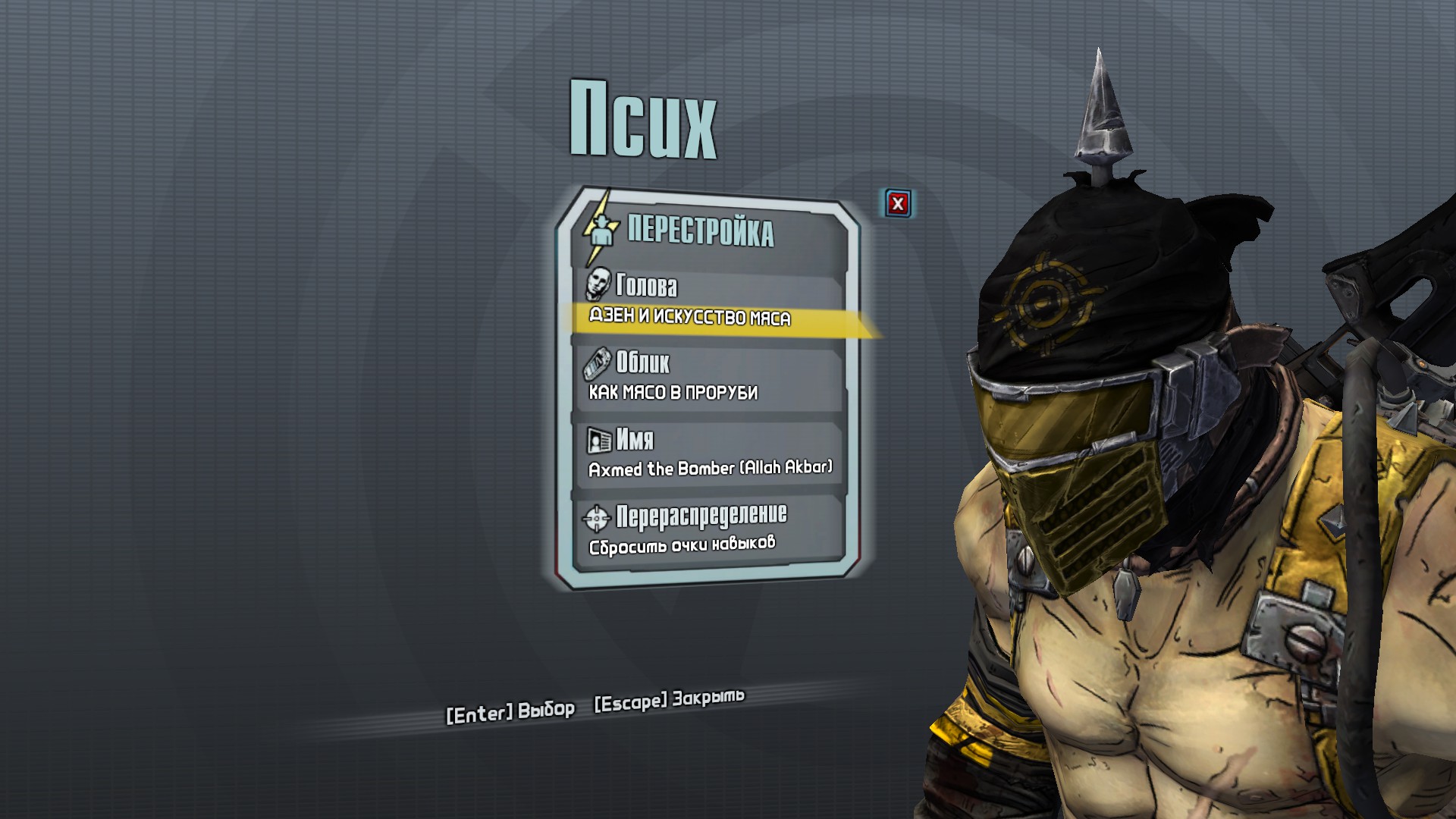
Task: Choose the Имя name entry
Action: tap(709, 453)
